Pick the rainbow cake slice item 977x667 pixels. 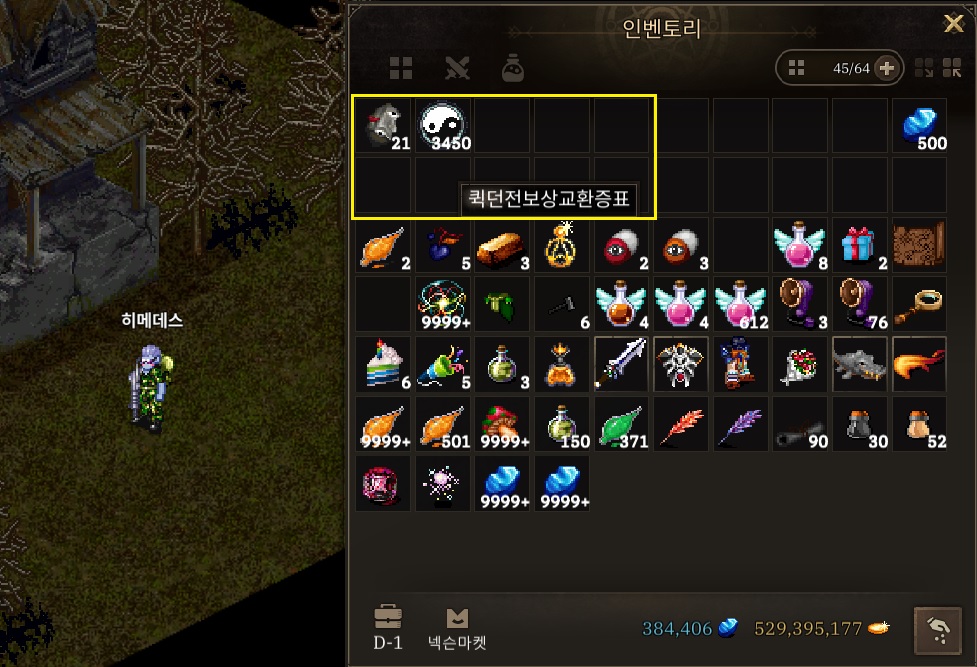(383, 364)
